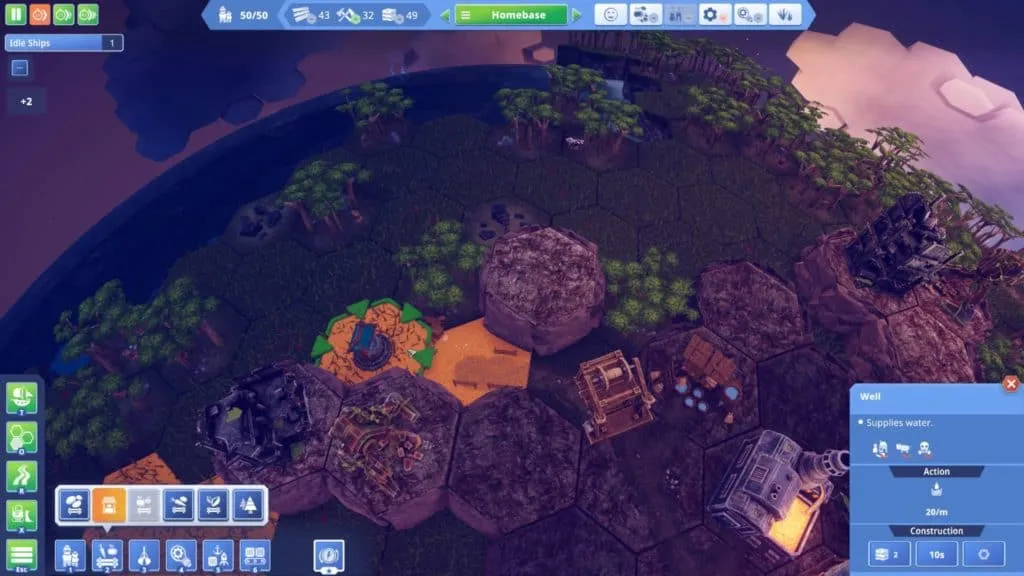Open the smiley-face happiness overview
The height and width of the screenshot is (576, 1024).
tap(610, 15)
